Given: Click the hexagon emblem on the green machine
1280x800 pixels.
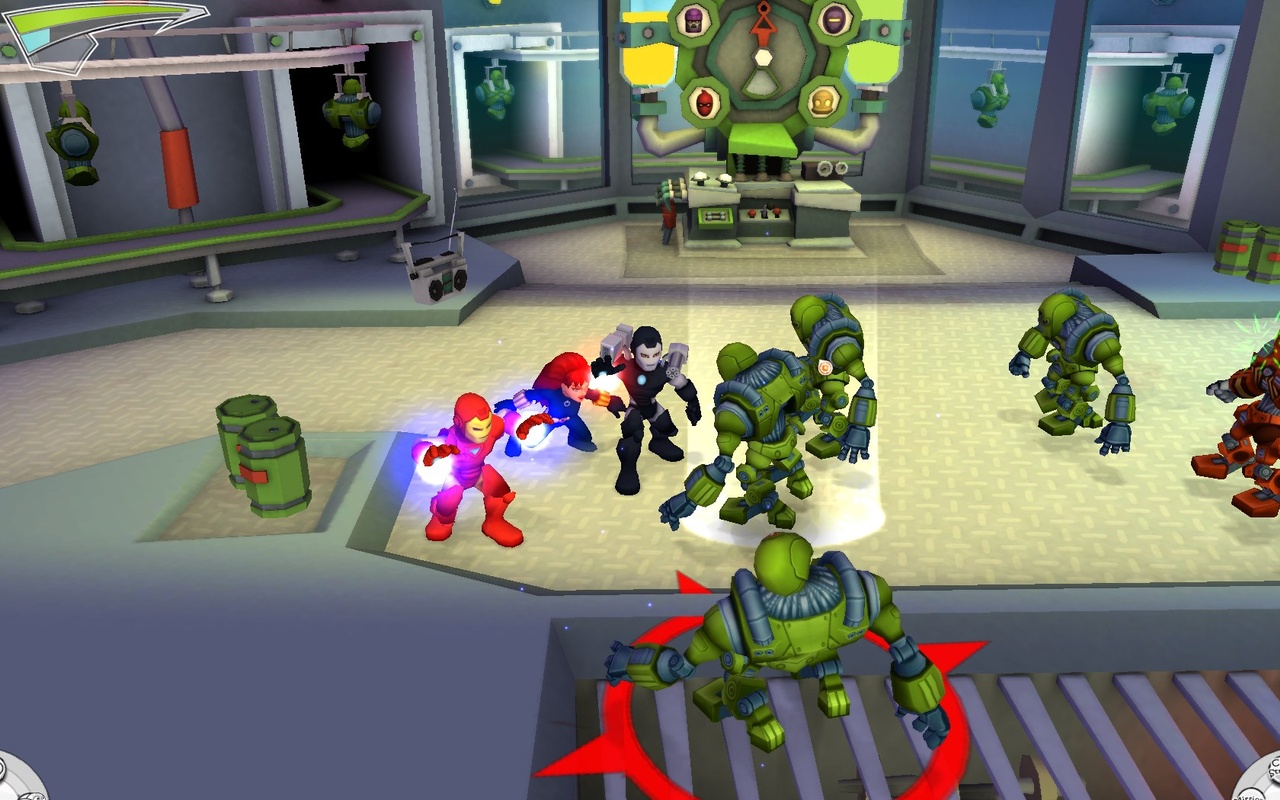Looking at the screenshot, I should pos(762,58).
